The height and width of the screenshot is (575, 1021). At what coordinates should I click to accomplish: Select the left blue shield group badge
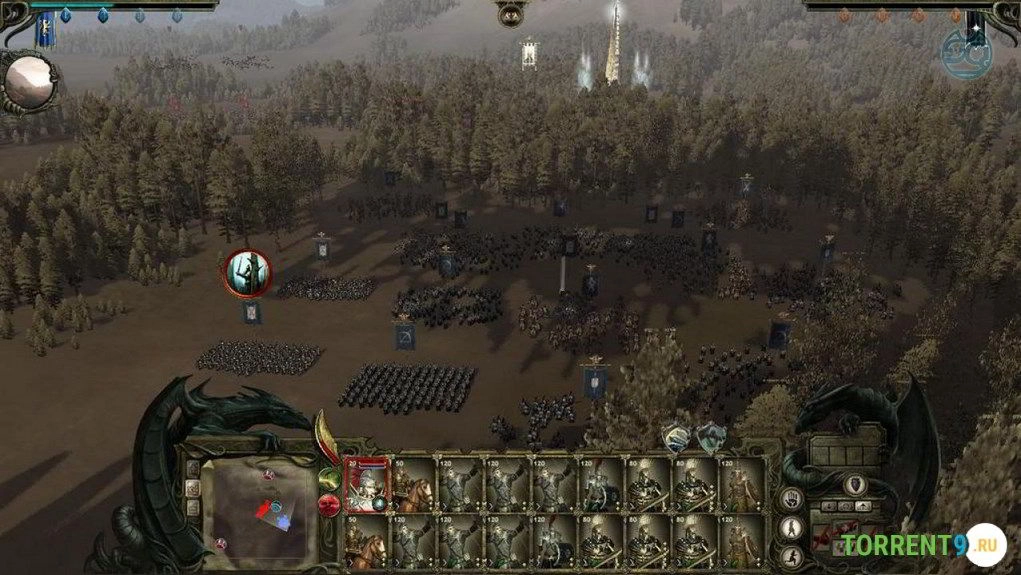click(677, 437)
